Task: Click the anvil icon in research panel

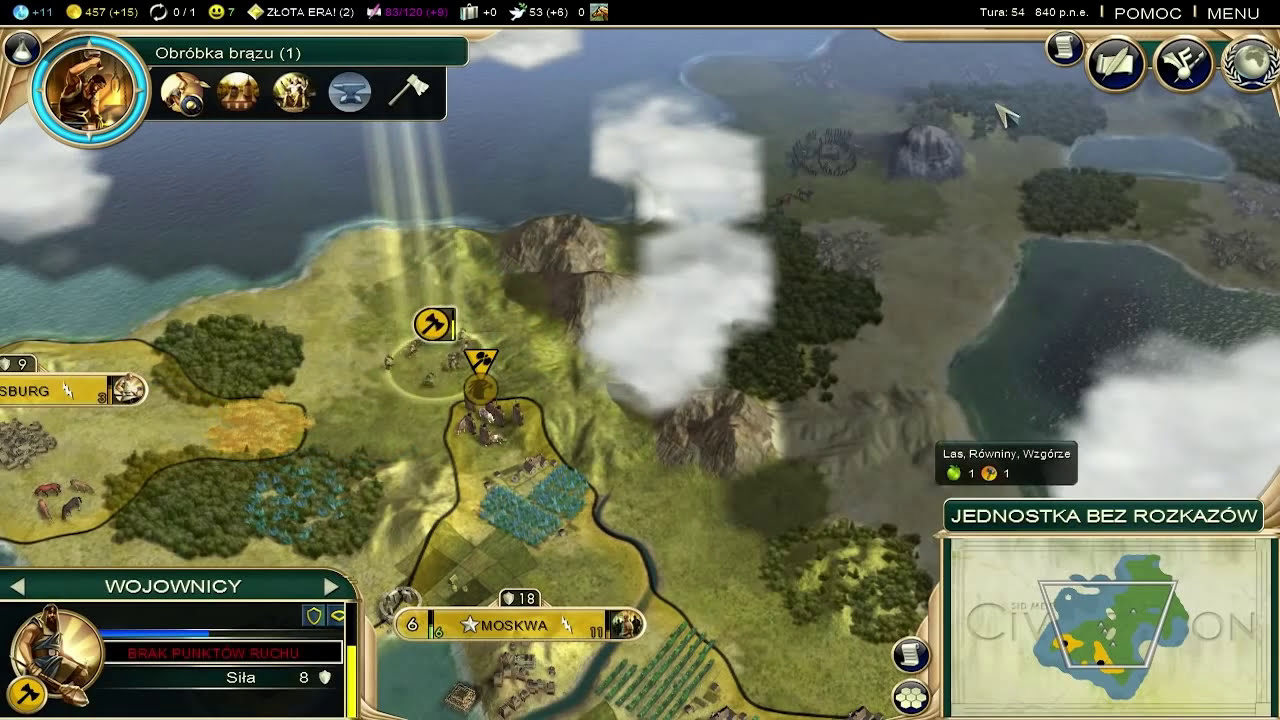Action: [350, 92]
